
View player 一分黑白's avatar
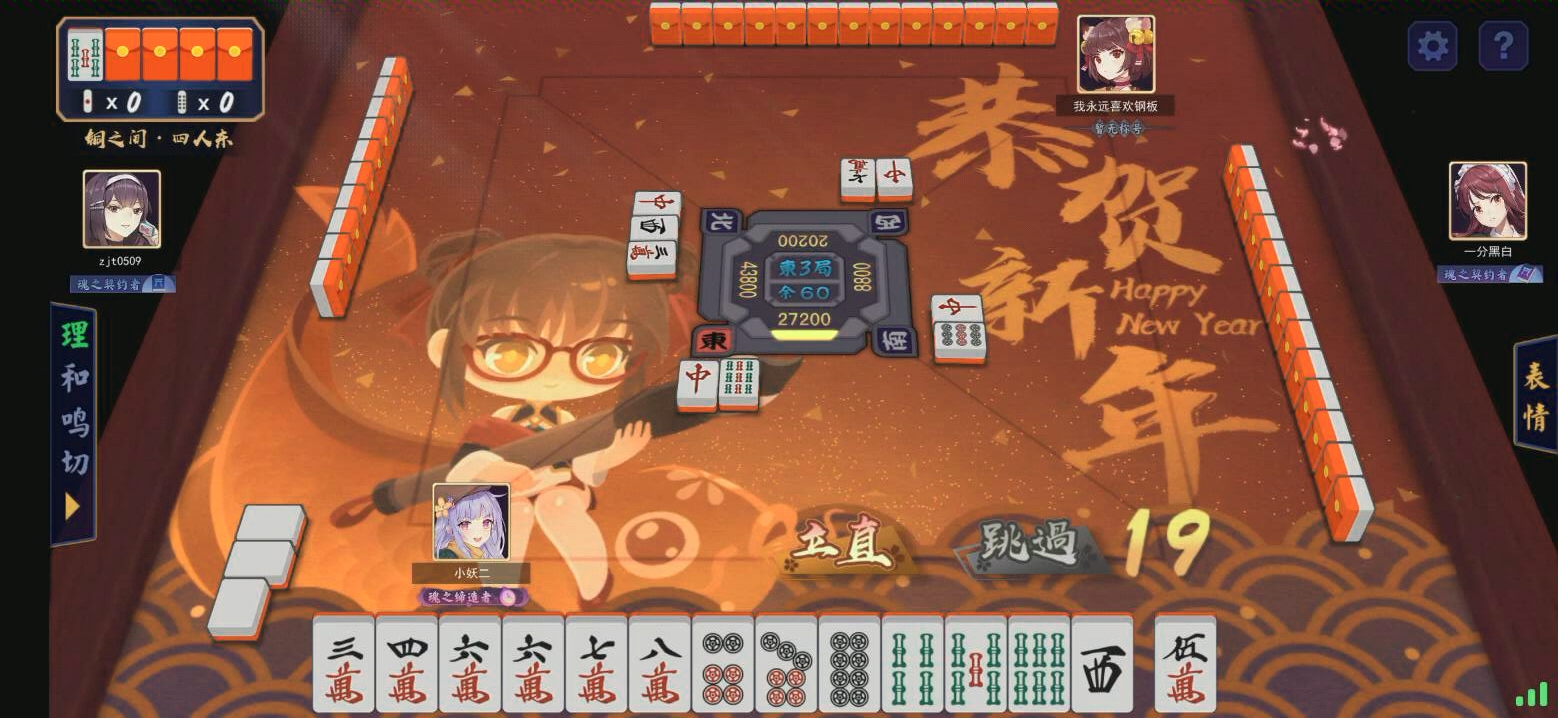pyautogui.click(x=1487, y=201)
